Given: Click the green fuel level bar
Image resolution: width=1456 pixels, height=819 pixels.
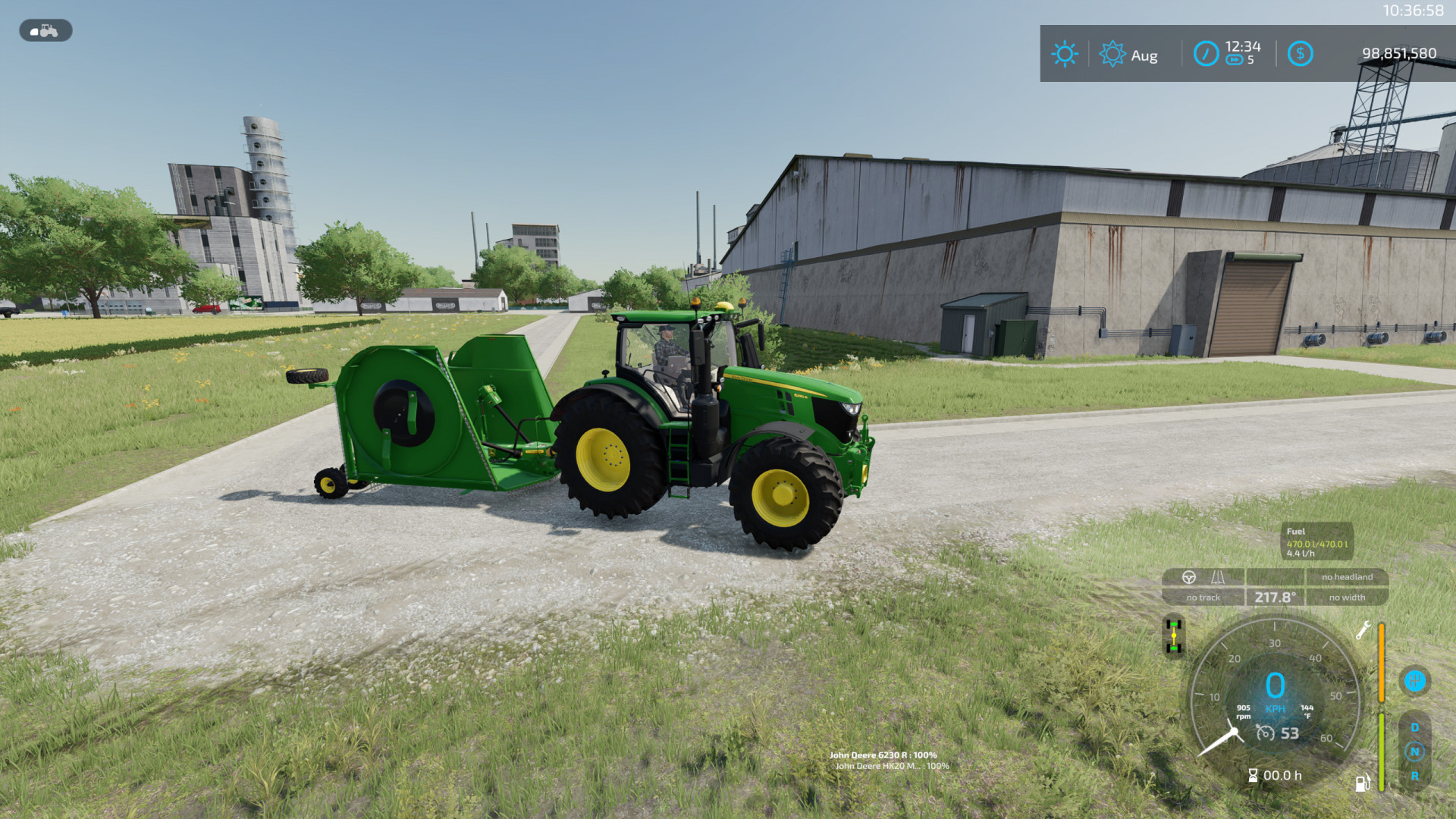Looking at the screenshot, I should (1381, 752).
